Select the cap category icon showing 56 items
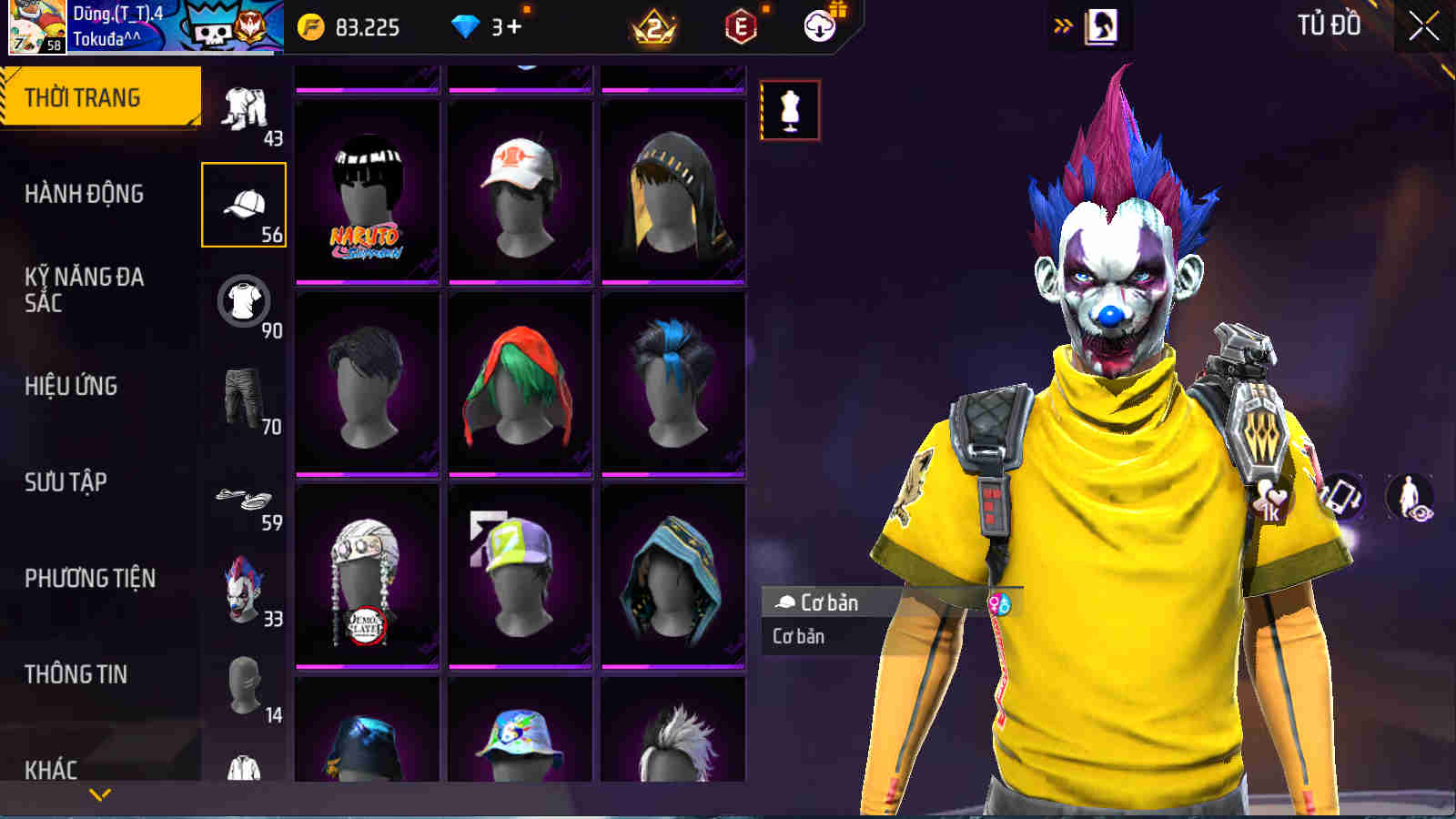The image size is (1456, 819). pyautogui.click(x=243, y=205)
